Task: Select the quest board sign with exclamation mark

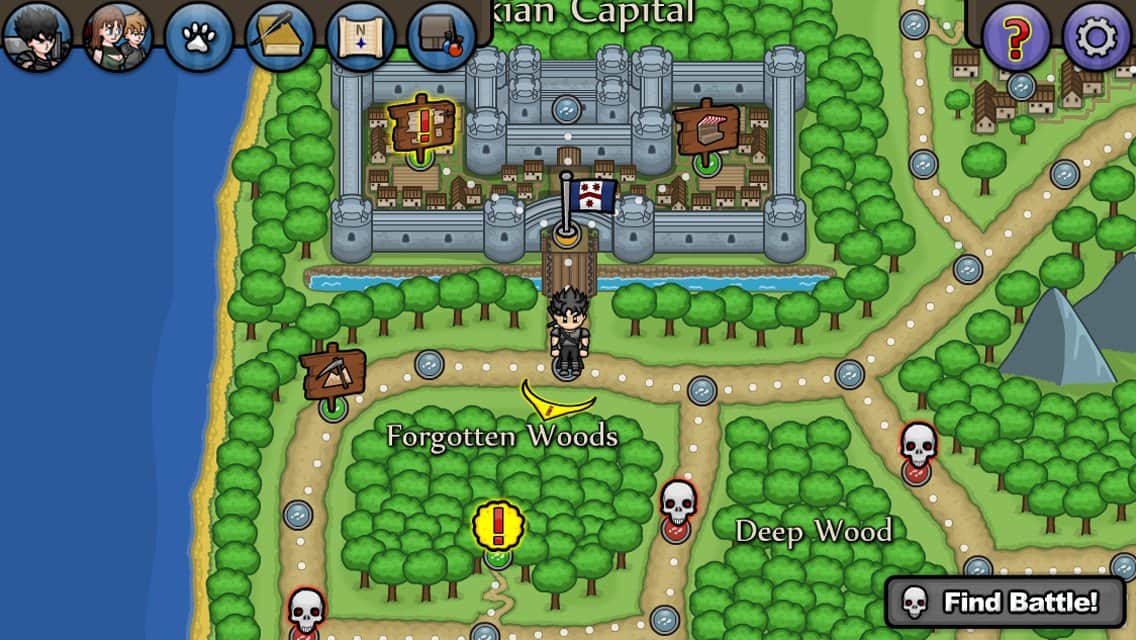Action: coord(423,124)
